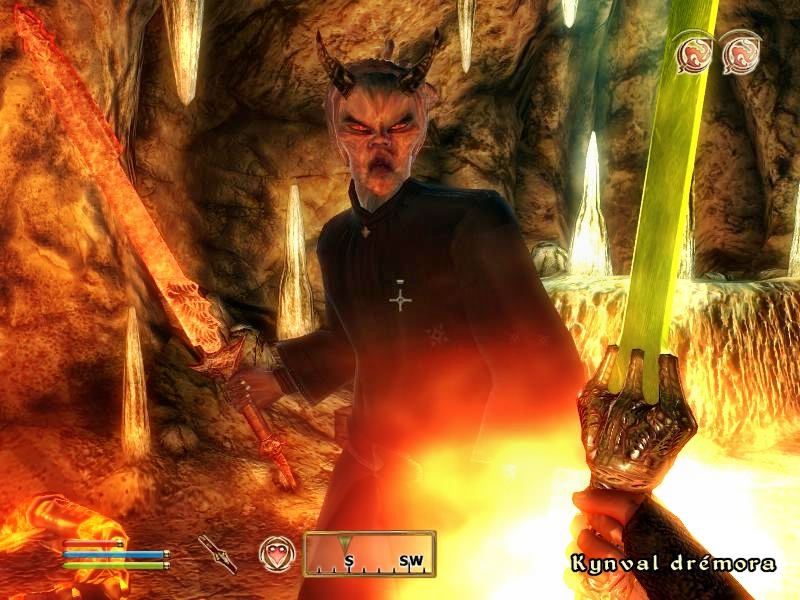Click the compass direction bar

point(369,554)
